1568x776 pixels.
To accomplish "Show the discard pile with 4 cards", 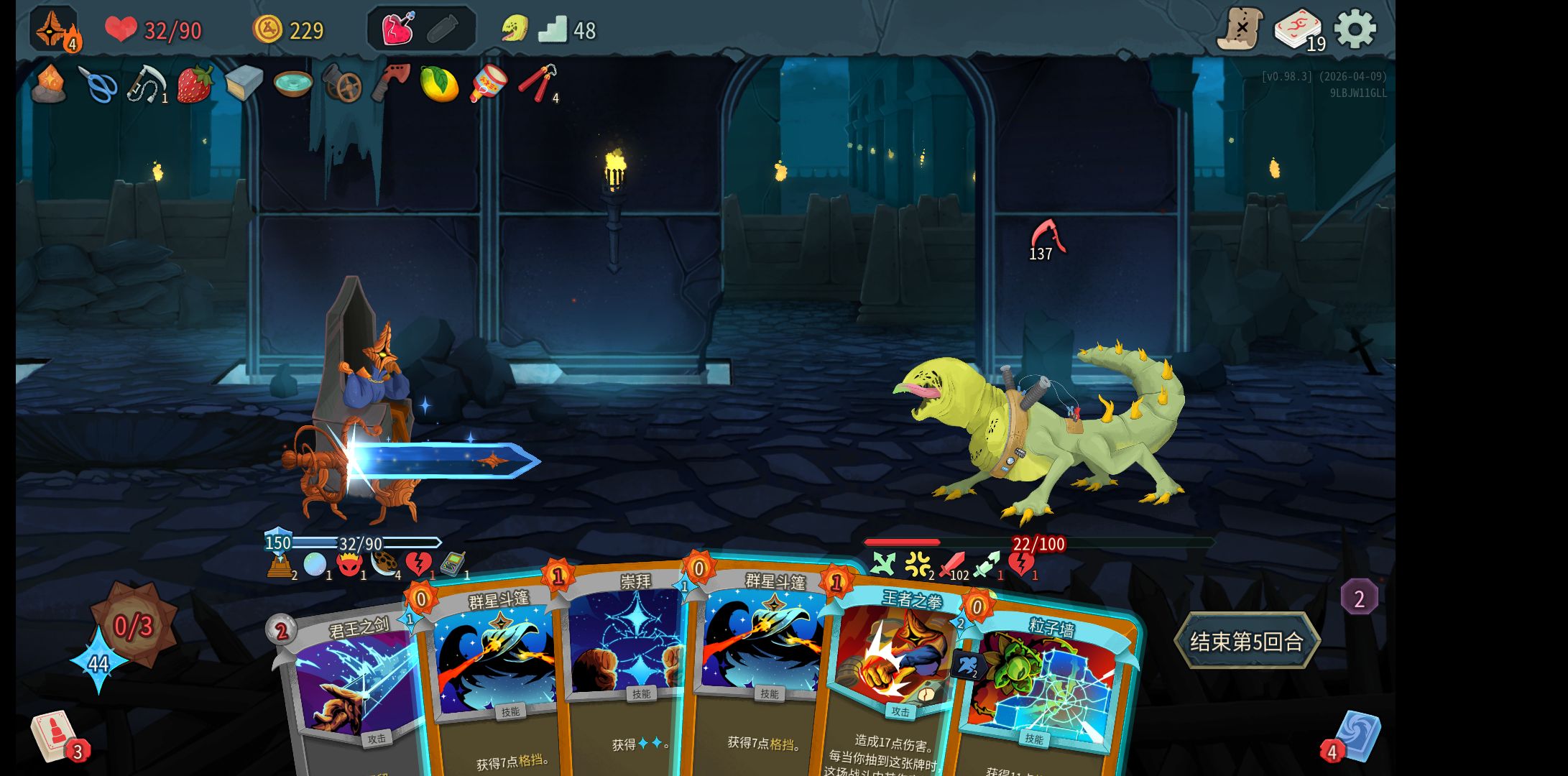I will (1357, 736).
